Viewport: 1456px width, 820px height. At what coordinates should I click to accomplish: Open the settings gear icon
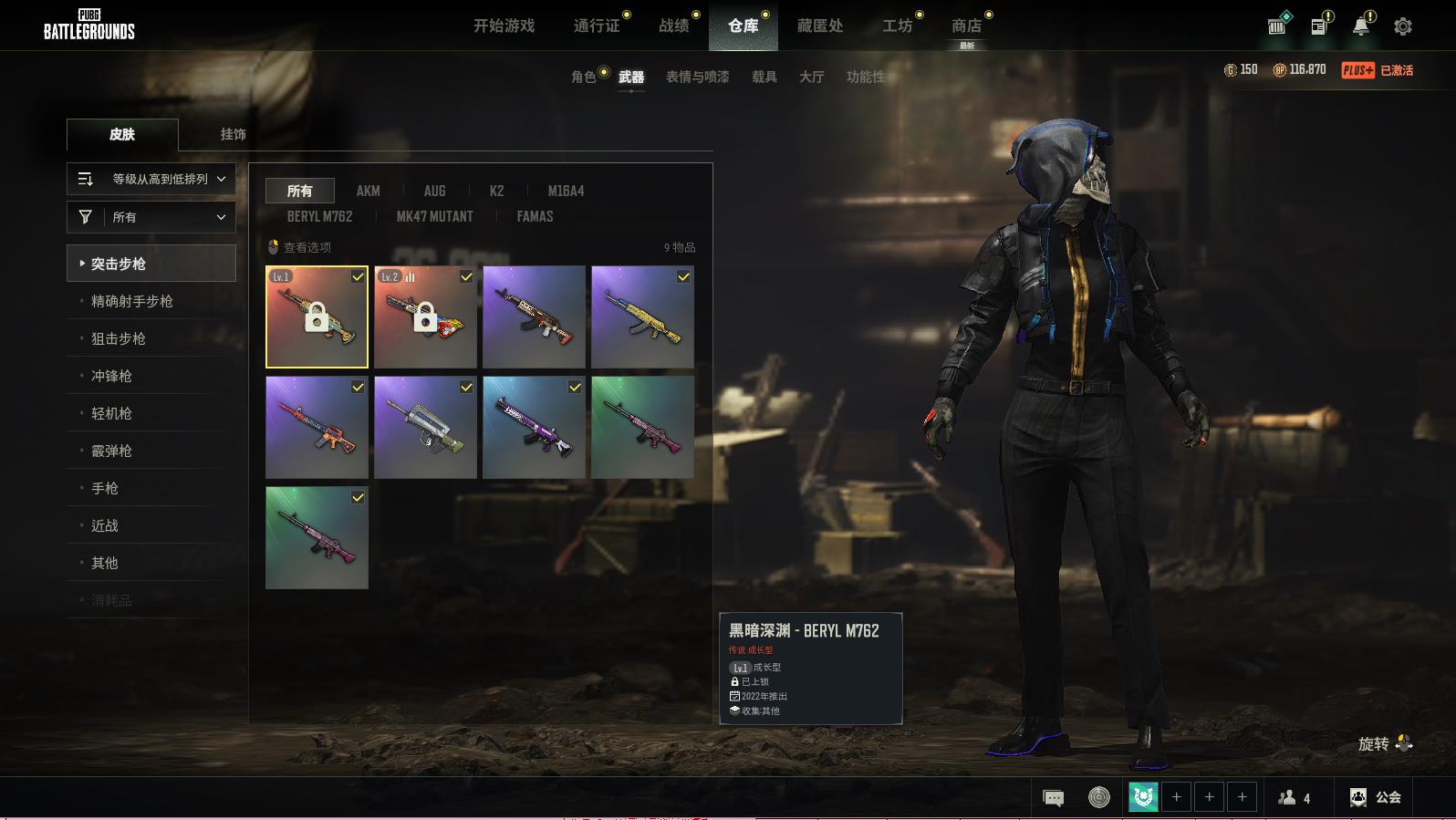1402,26
